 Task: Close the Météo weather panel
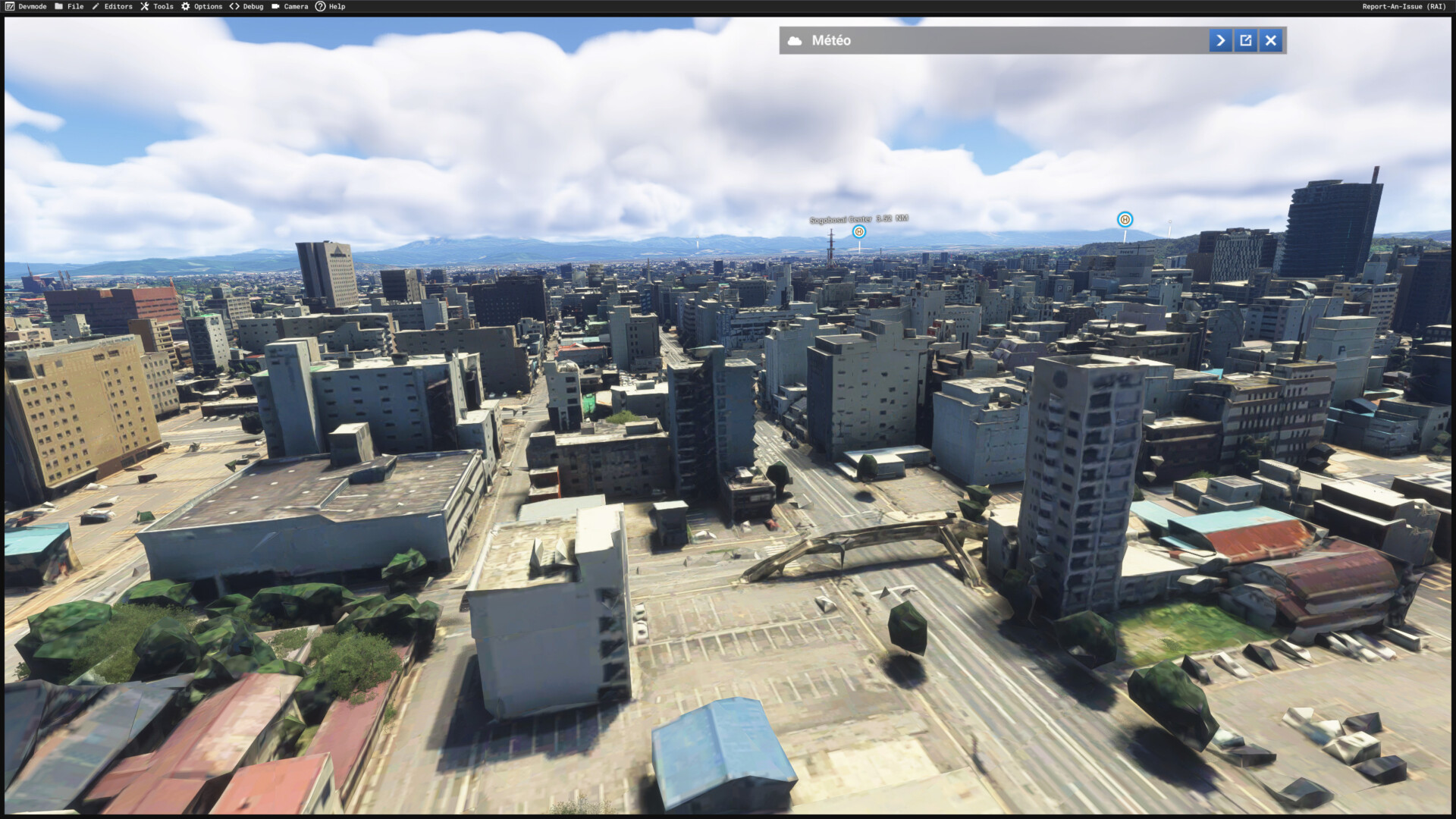point(1271,40)
